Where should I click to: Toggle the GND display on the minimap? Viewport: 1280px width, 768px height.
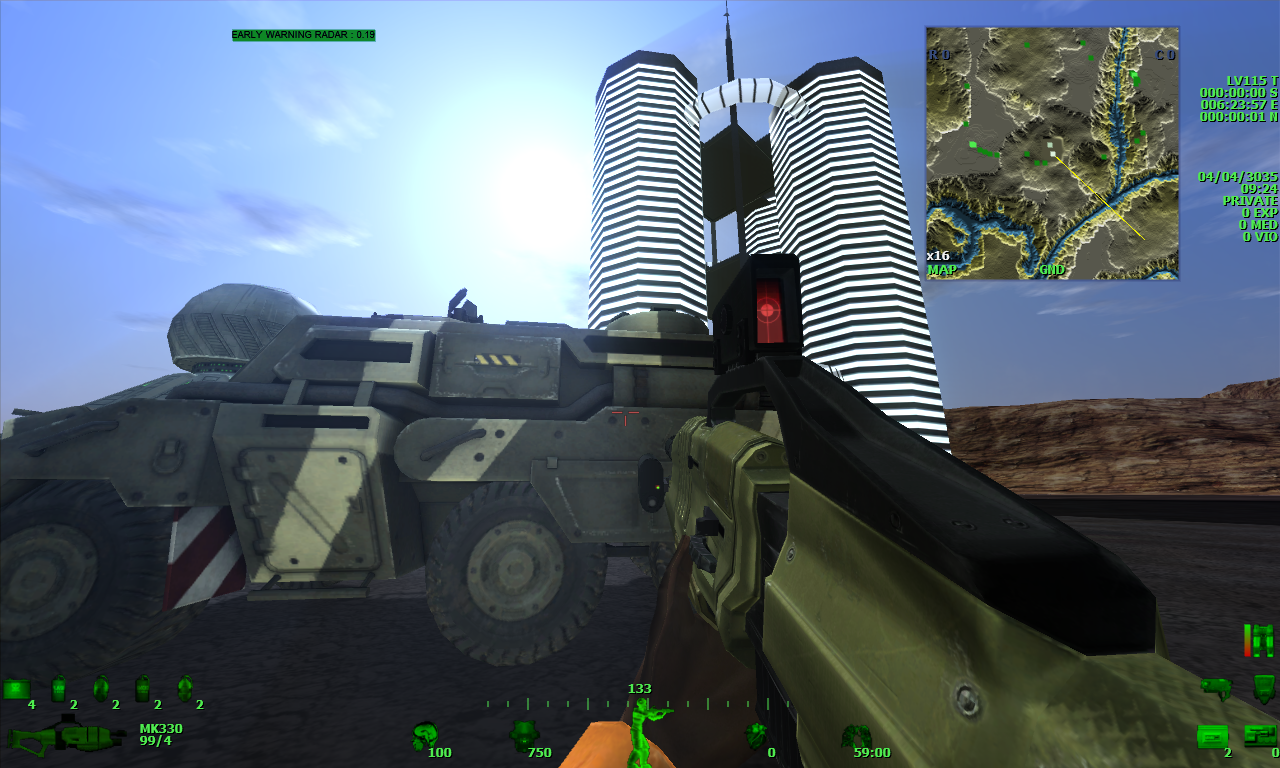1050,270
